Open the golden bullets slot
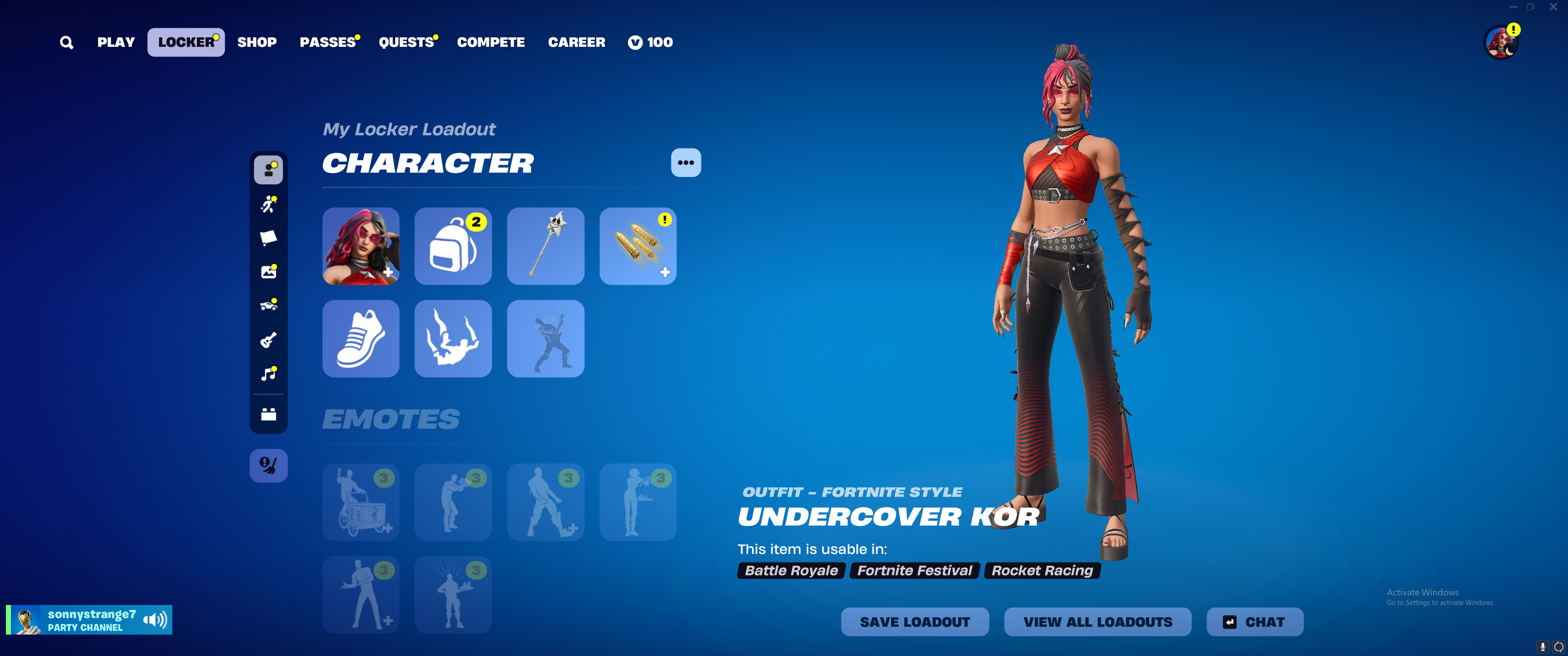 pos(637,246)
